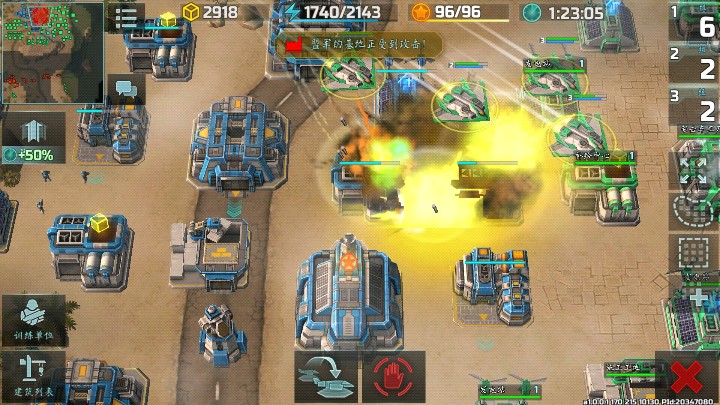Select control group 2

point(694,63)
